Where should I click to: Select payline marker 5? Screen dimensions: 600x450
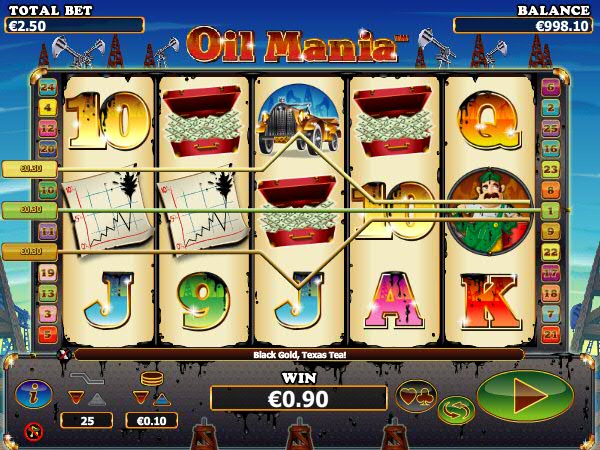[x=47, y=334]
